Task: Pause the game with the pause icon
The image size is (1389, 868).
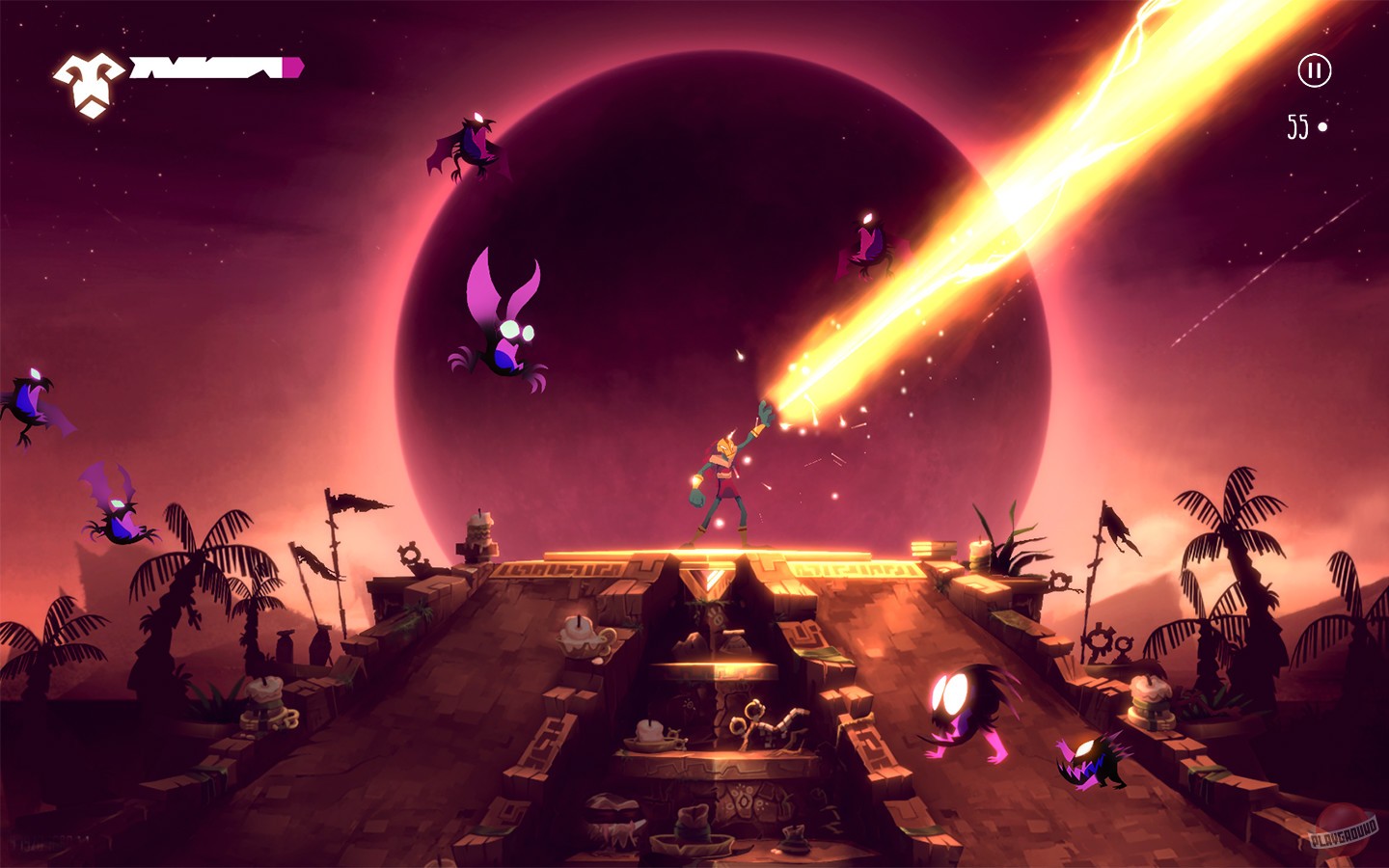Action: tap(1314, 69)
